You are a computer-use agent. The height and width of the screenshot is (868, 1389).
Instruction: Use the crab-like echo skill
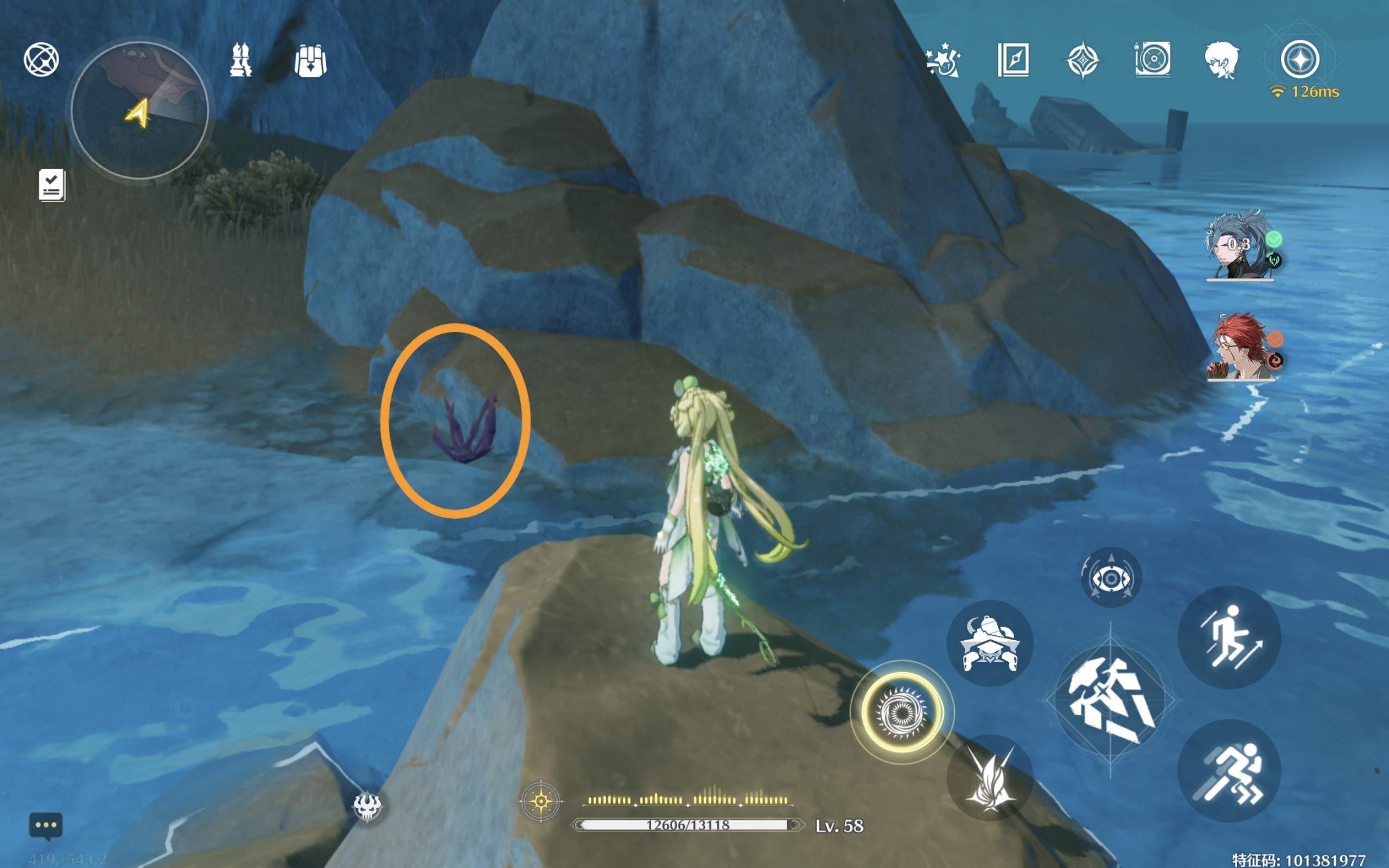coord(990,643)
